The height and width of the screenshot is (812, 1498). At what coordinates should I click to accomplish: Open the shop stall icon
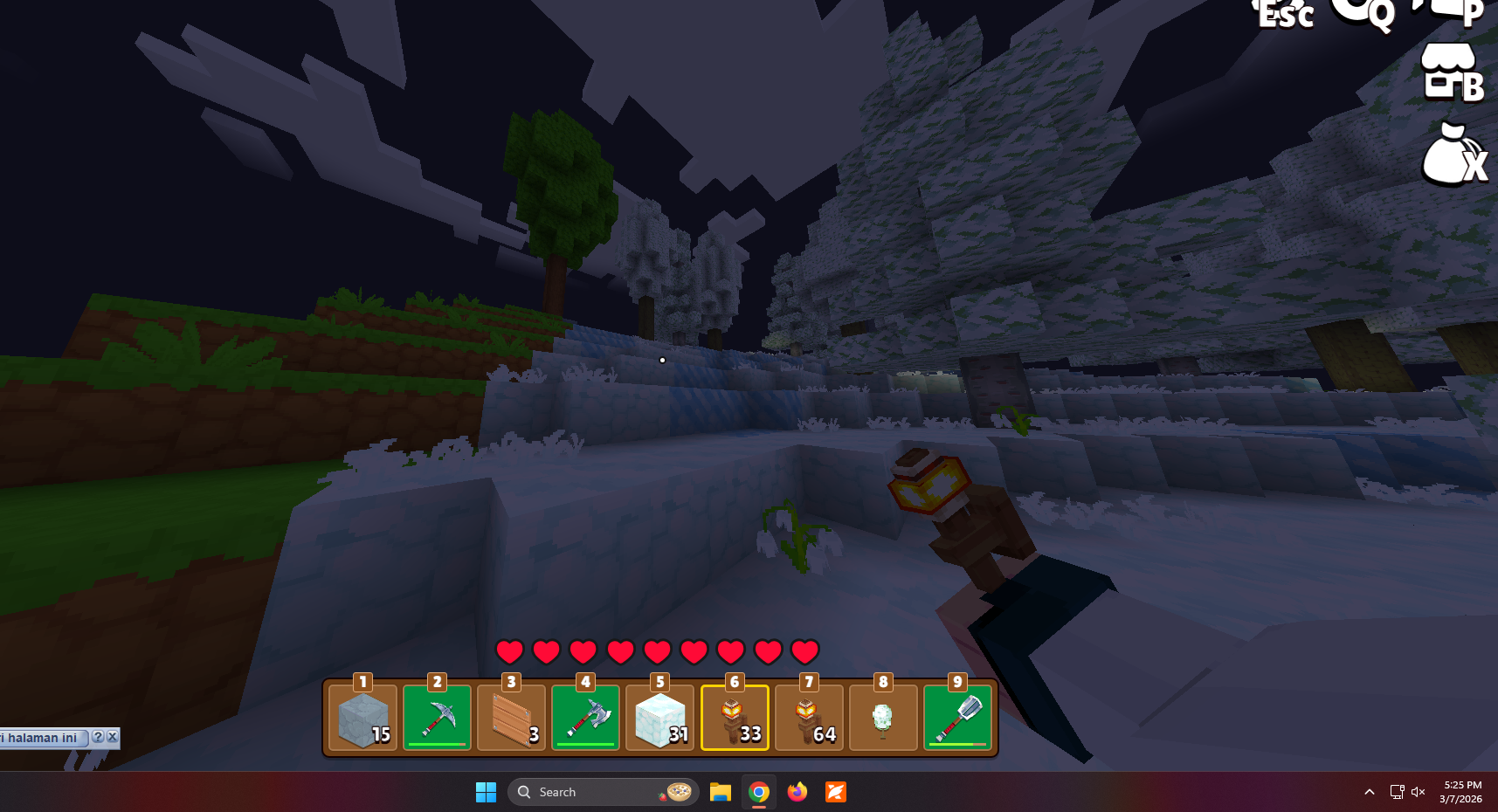(1451, 72)
